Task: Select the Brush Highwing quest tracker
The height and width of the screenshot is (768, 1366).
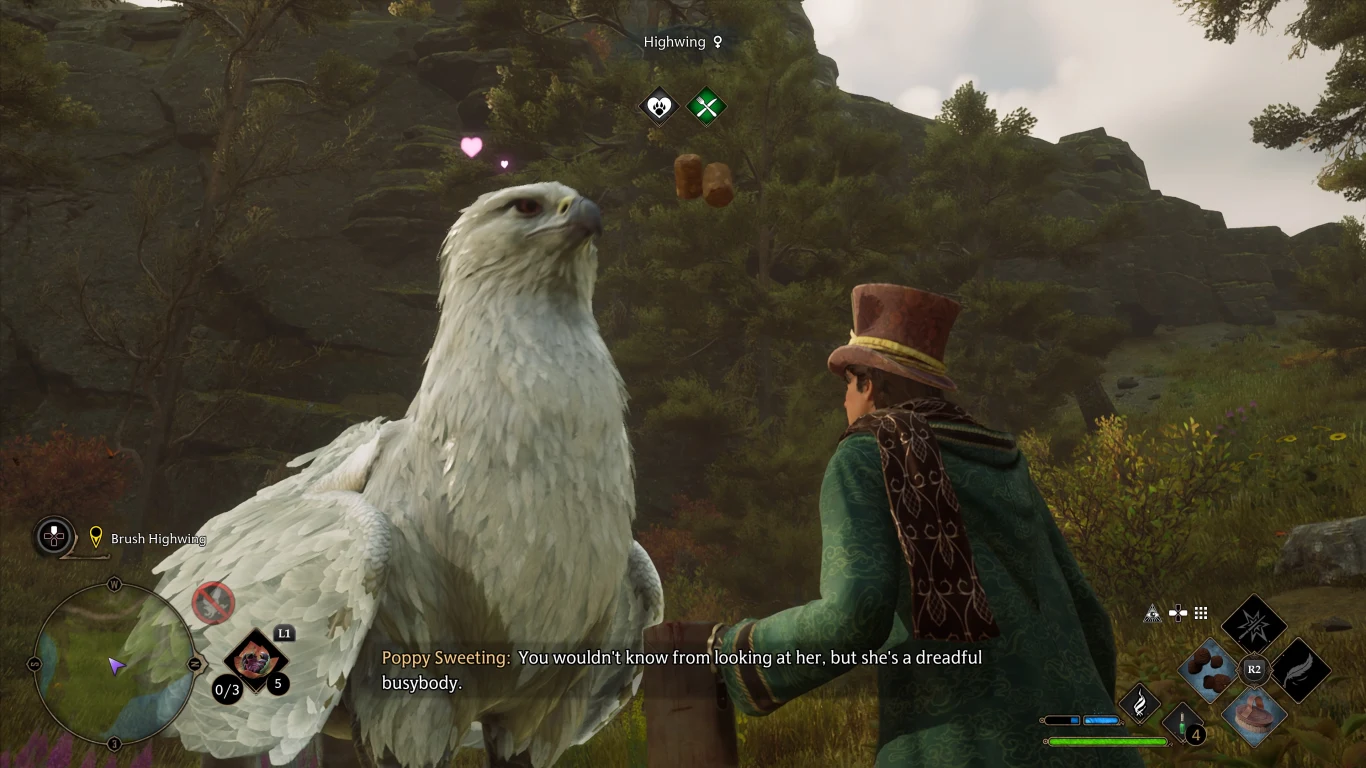Action: [x=158, y=539]
